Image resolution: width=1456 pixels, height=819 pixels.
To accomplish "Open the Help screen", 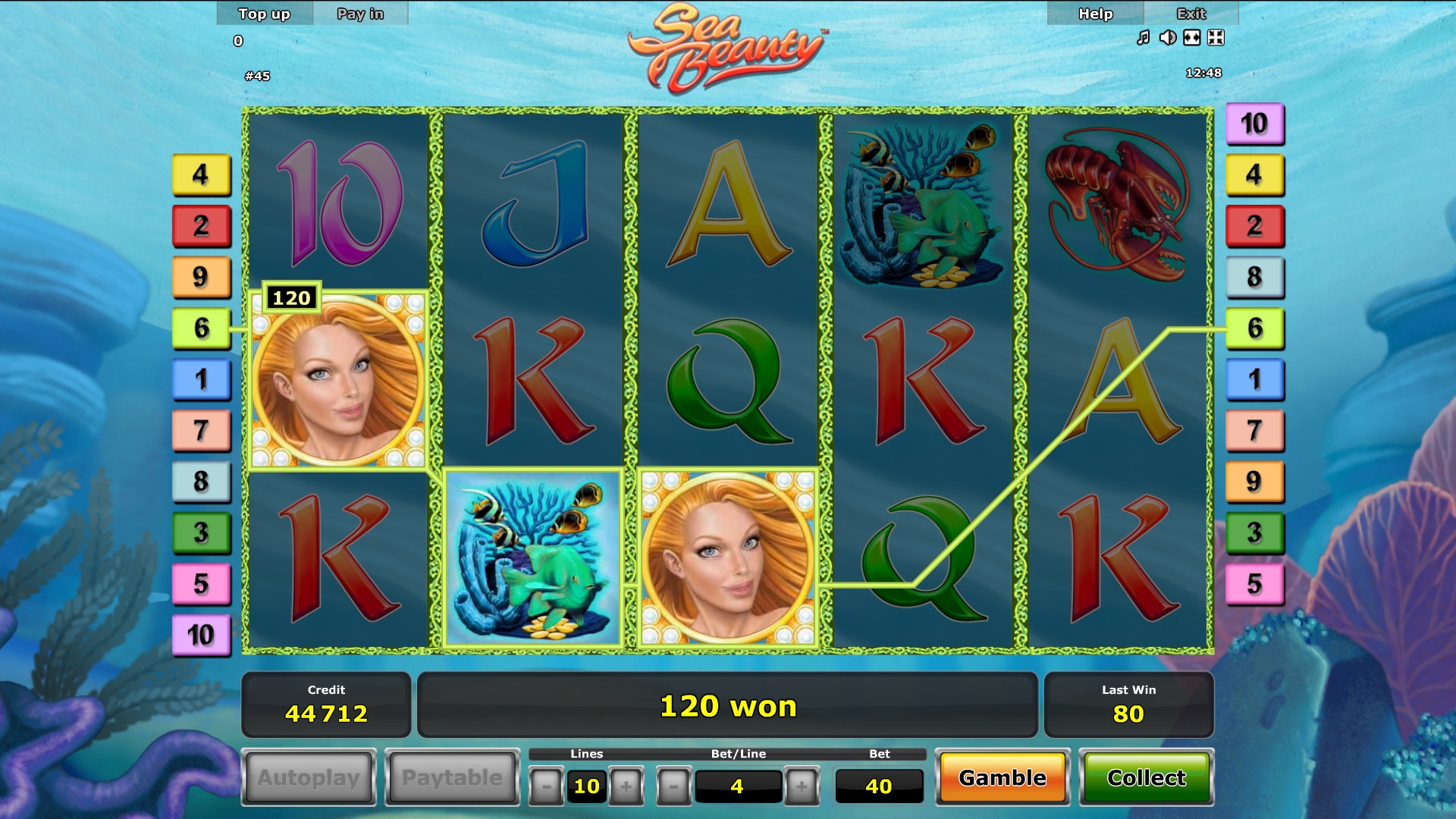I will click(x=1095, y=14).
